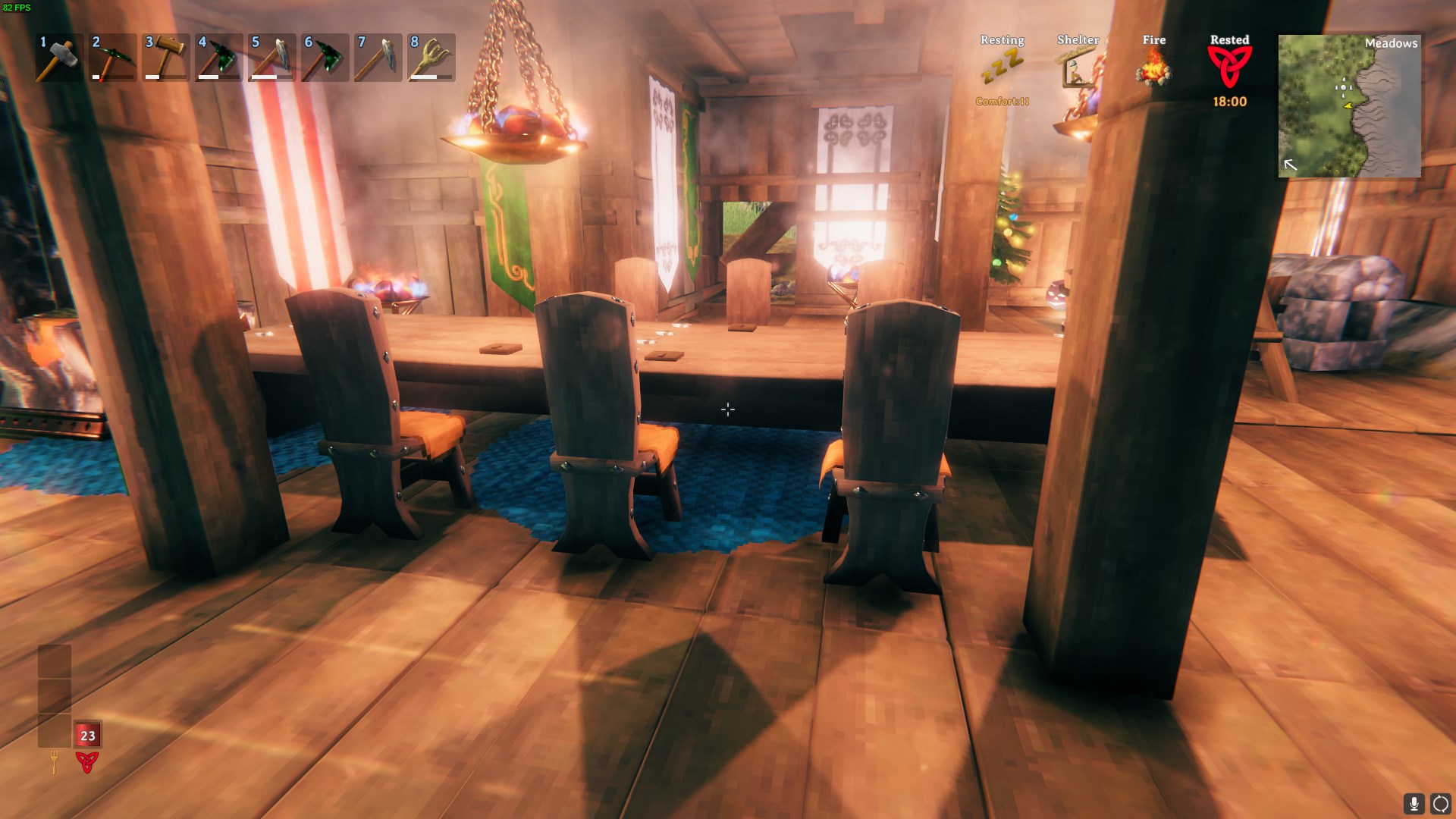The height and width of the screenshot is (819, 1456).
Task: Select the stone sledgehammer in slot 1
Action: [x=60, y=58]
